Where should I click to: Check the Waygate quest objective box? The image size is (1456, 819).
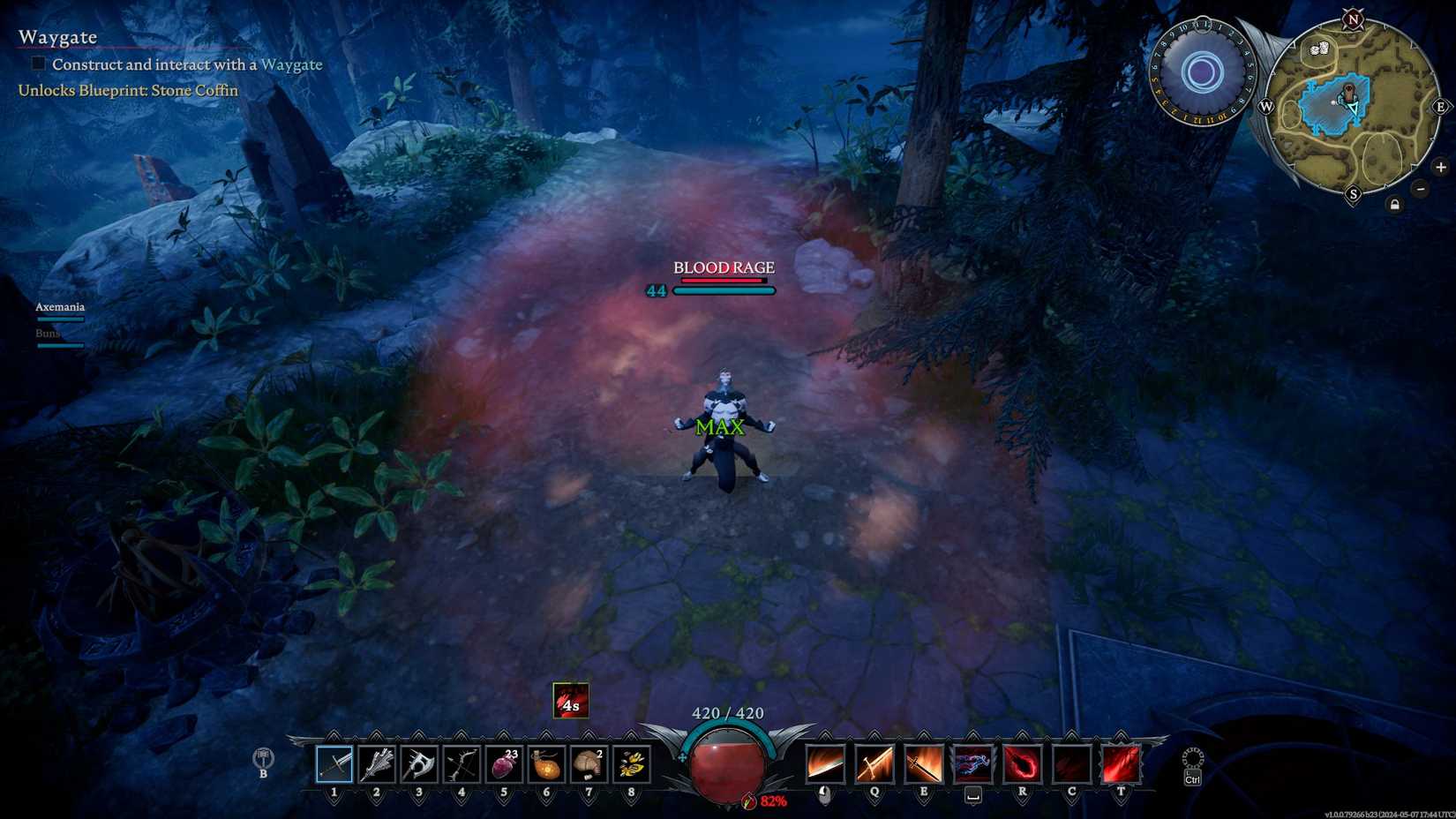click(x=37, y=63)
